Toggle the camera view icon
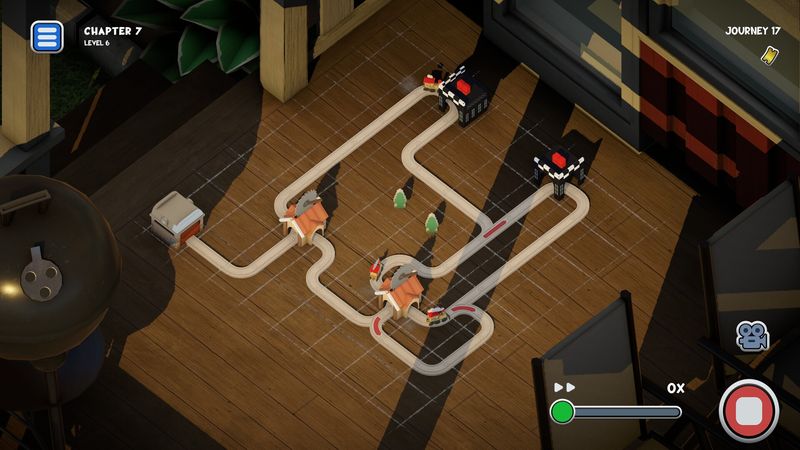The width and height of the screenshot is (800, 450). point(750,335)
